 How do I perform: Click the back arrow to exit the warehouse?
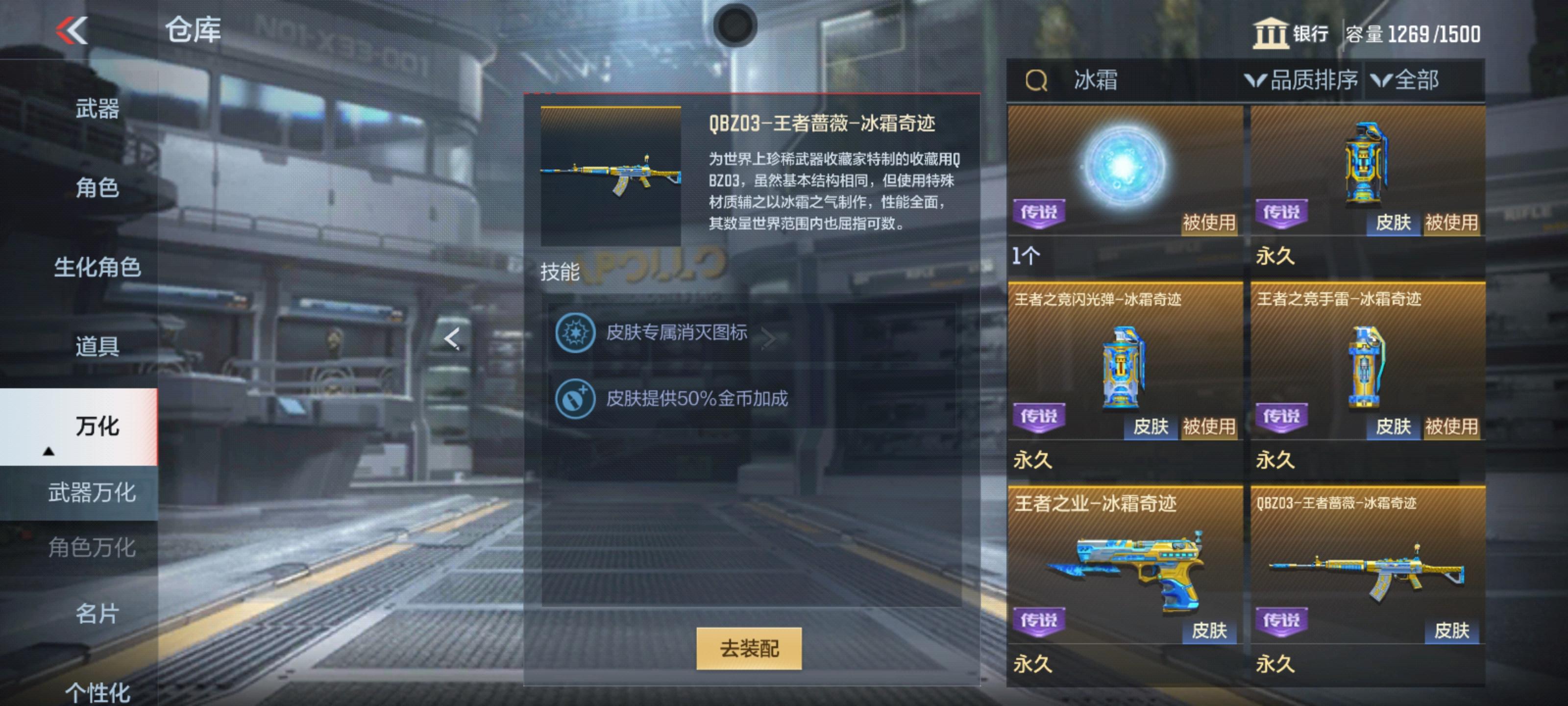(72, 29)
